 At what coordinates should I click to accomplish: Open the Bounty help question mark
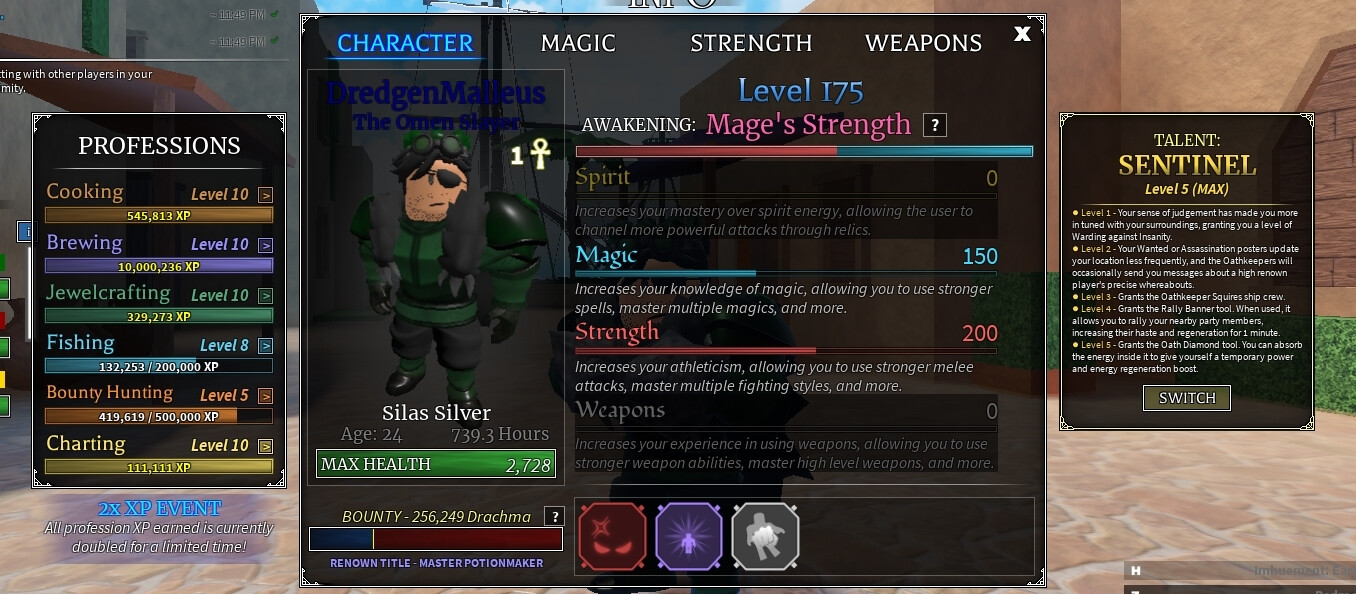click(553, 516)
